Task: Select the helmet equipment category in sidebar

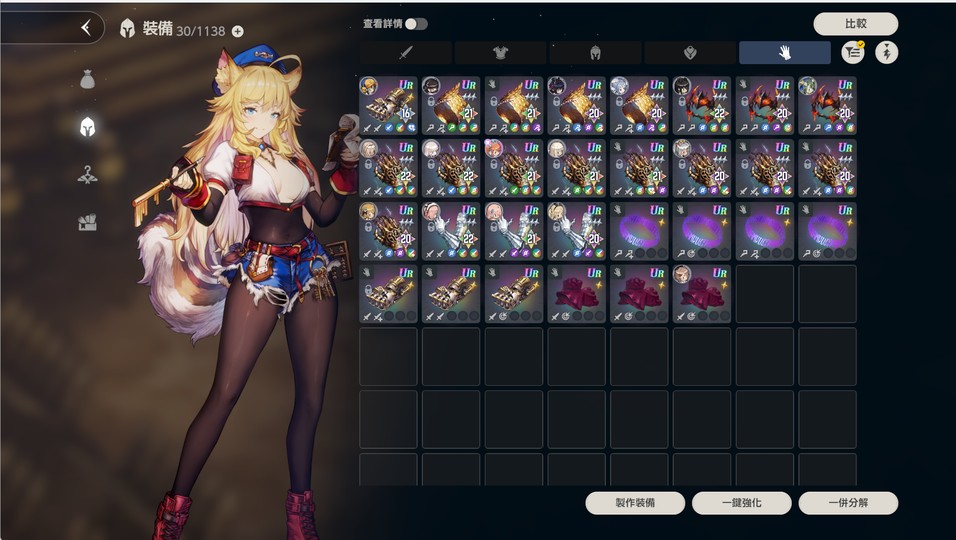Action: 88,126
